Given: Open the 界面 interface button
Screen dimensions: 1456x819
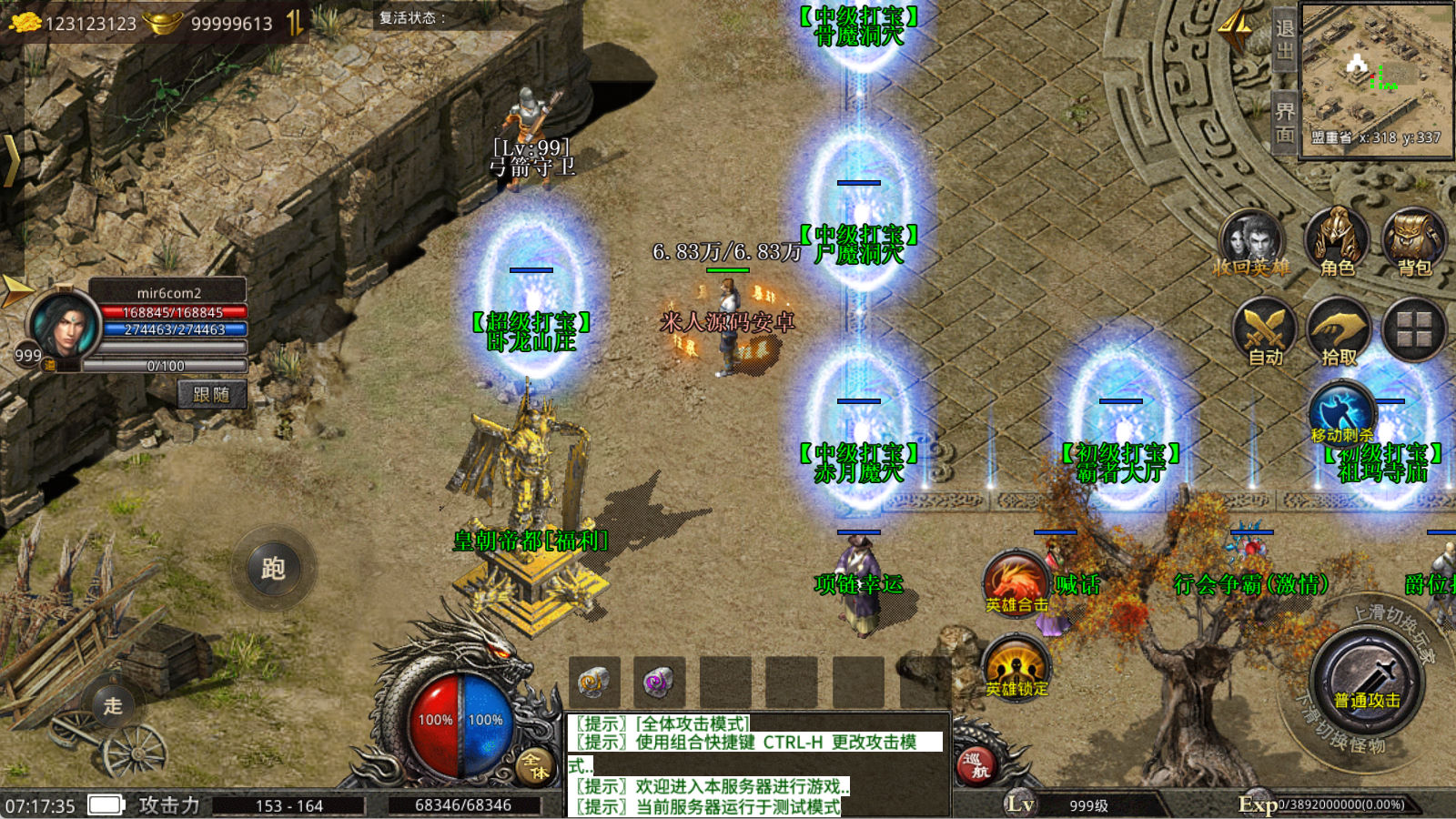Looking at the screenshot, I should pyautogui.click(x=1284, y=123).
